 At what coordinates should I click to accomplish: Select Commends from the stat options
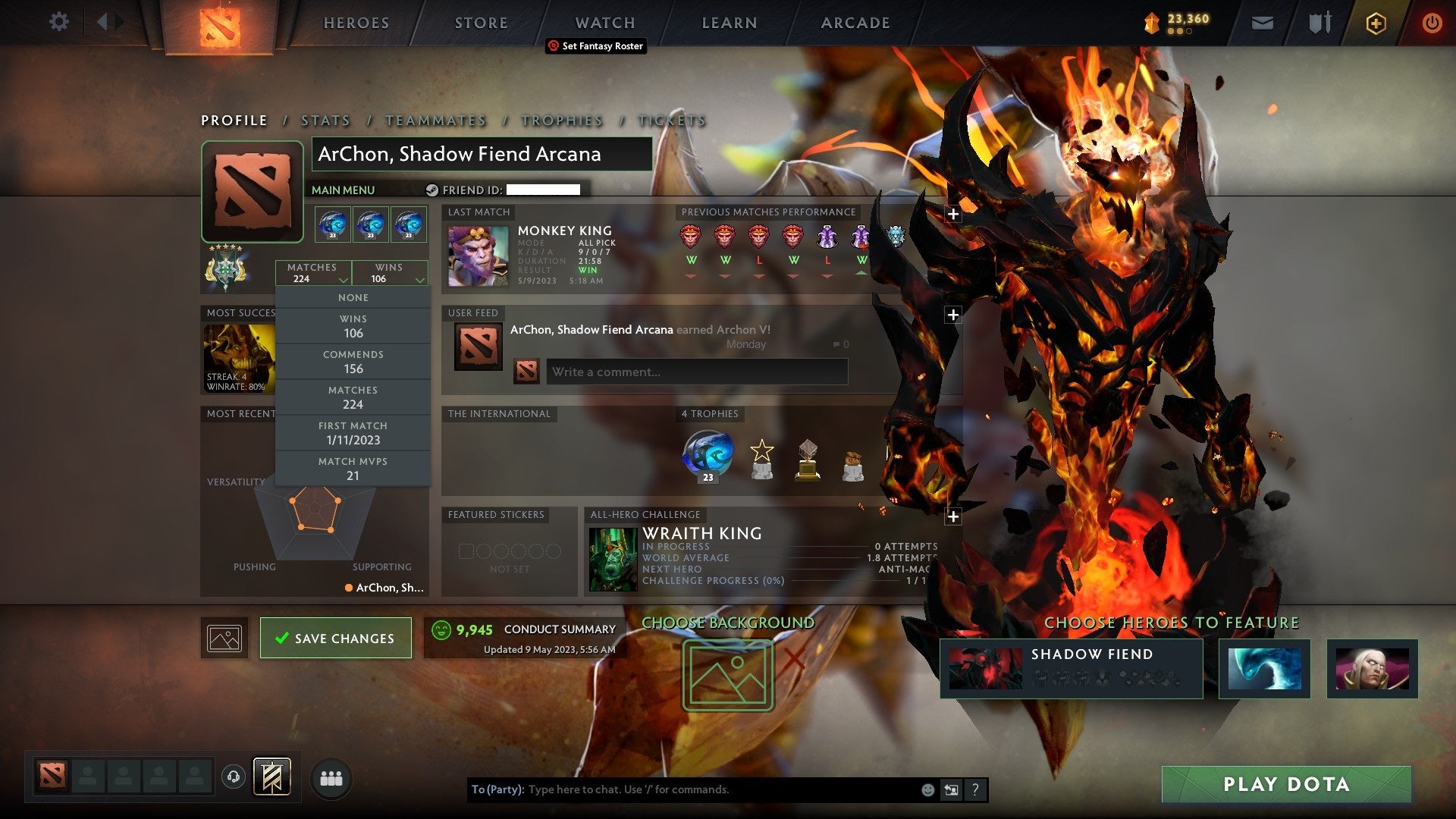pyautogui.click(x=353, y=361)
